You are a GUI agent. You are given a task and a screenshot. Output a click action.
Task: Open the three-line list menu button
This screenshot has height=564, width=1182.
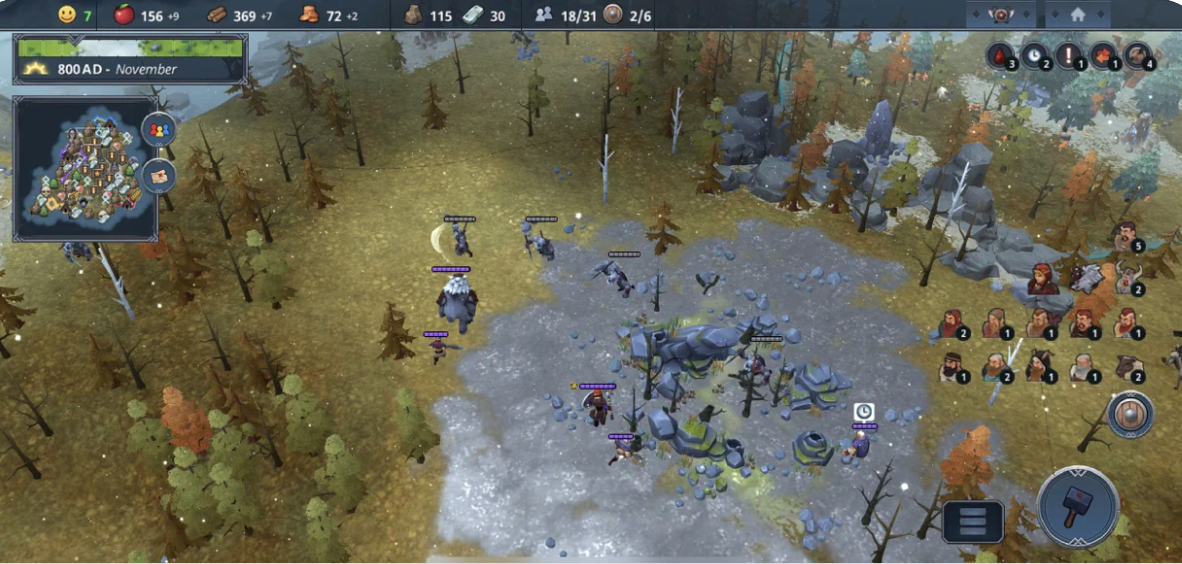point(972,521)
